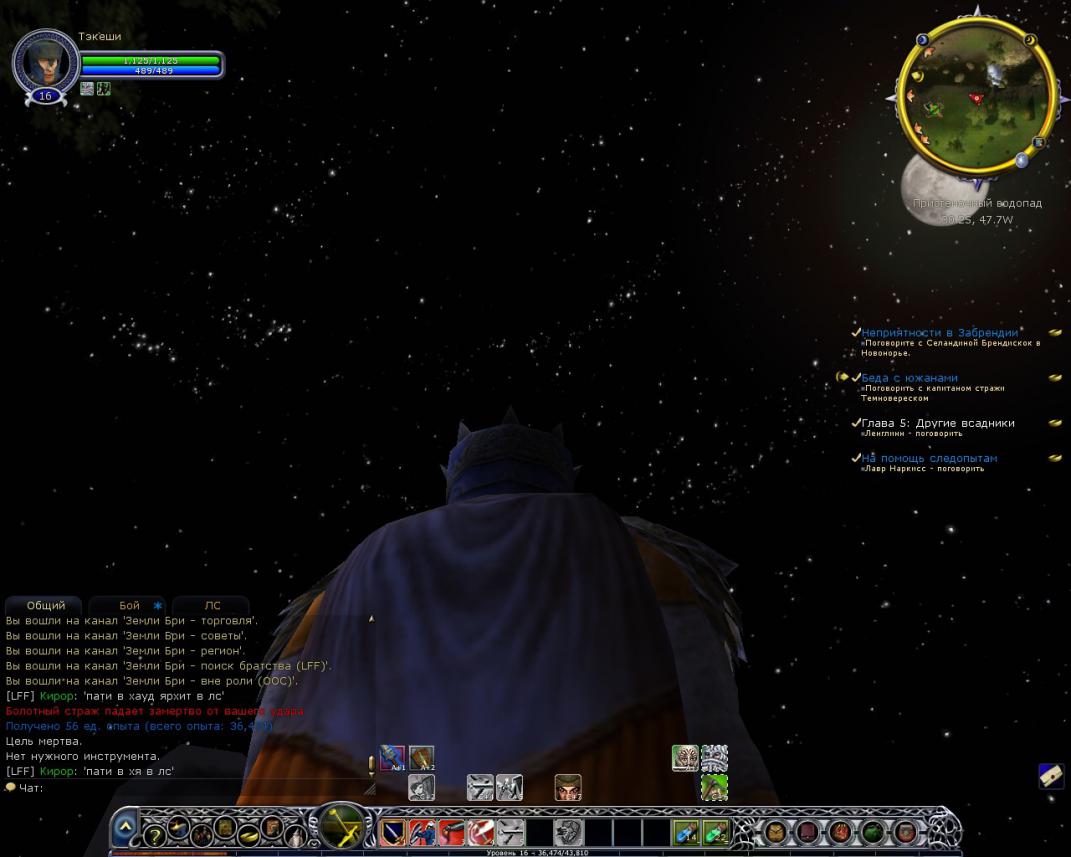The image size is (1071, 857).
Task: Click the world map button on minimap rim
Action: tap(1039, 143)
